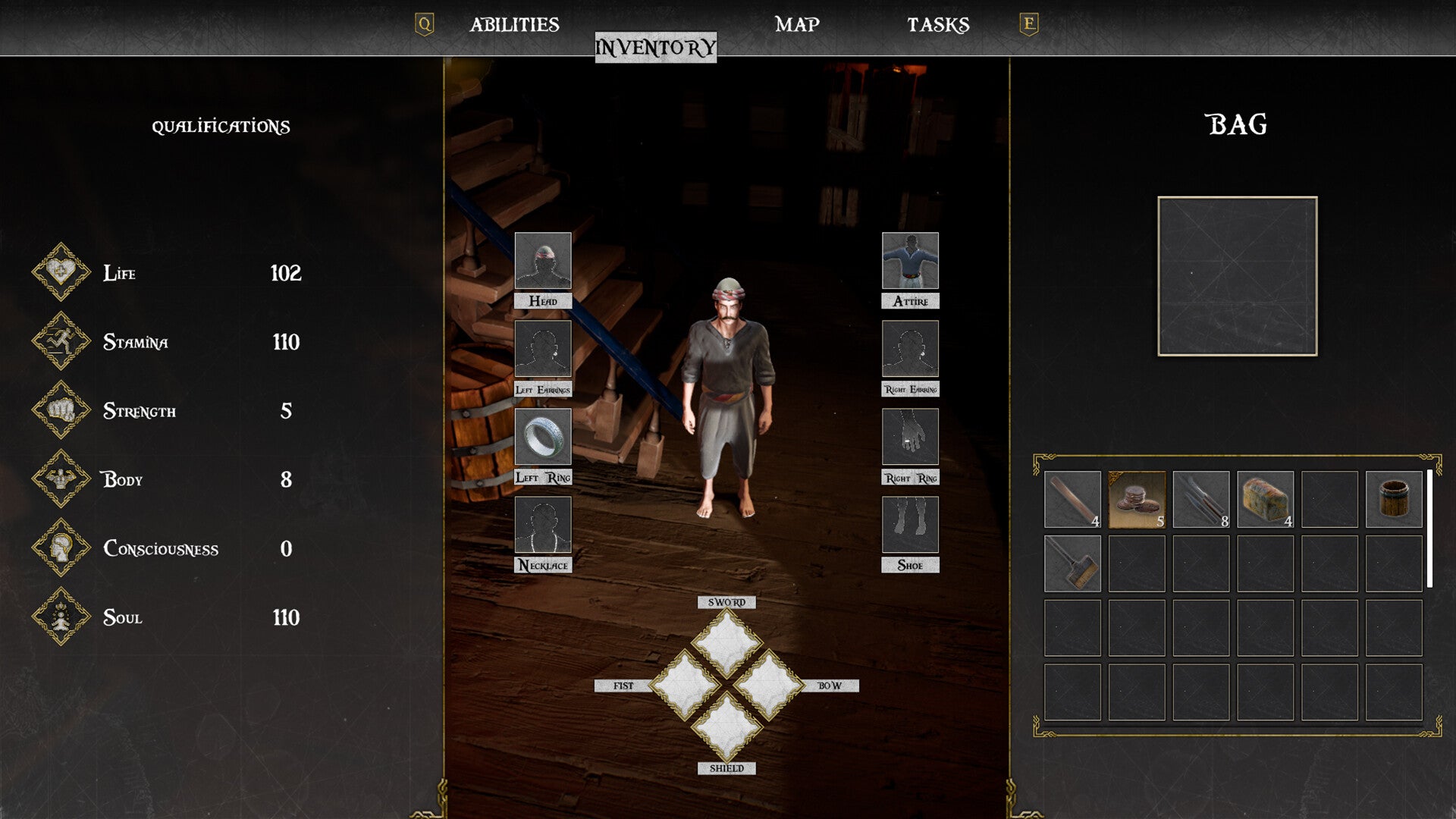Click the Right Ring slot
The height and width of the screenshot is (819, 1456).
(910, 437)
